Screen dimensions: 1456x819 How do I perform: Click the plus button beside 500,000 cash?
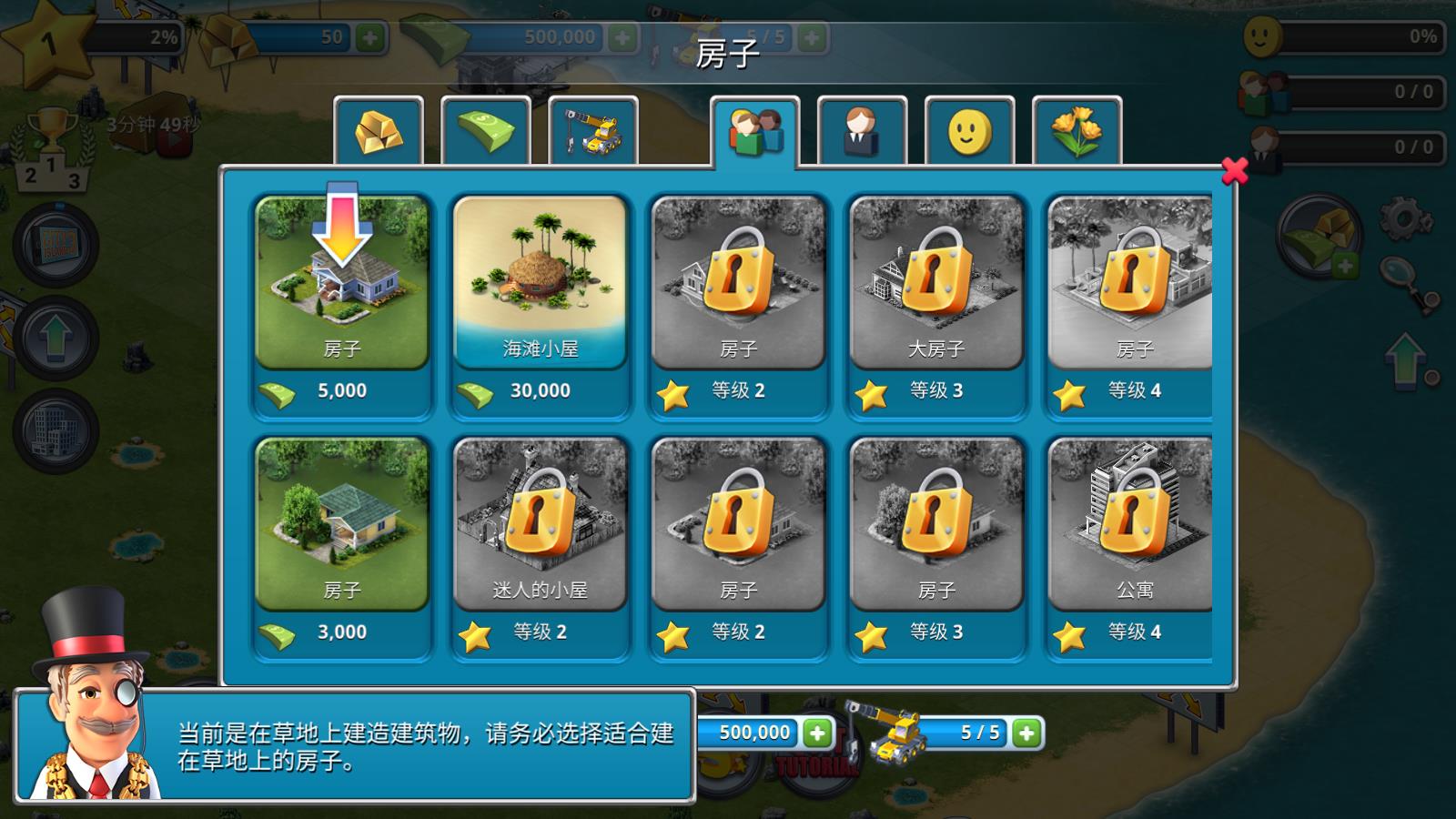coord(621,38)
